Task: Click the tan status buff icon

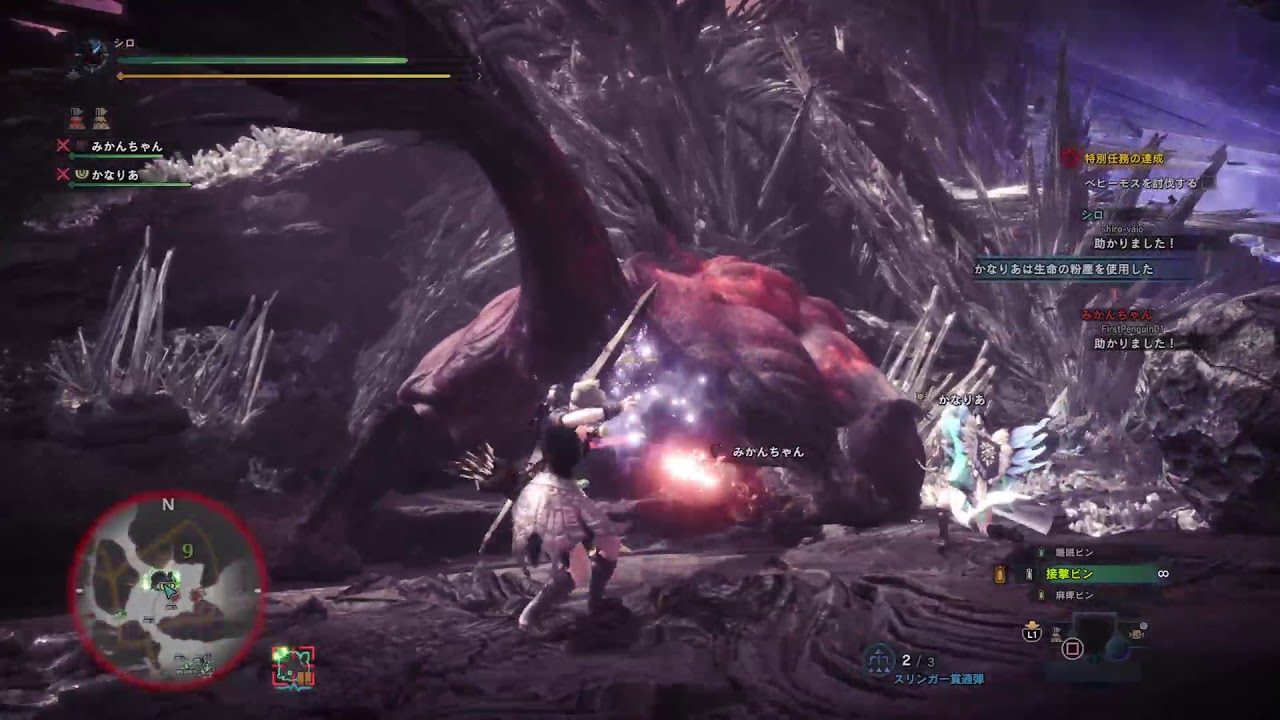Action: [101, 118]
